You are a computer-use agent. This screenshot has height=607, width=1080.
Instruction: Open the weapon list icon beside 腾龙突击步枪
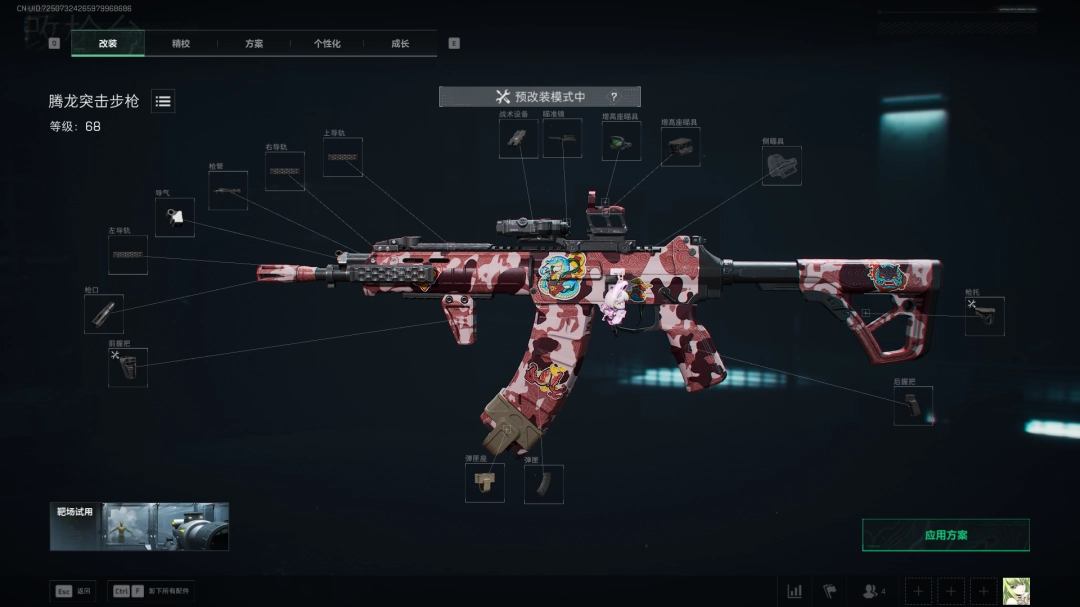click(163, 101)
